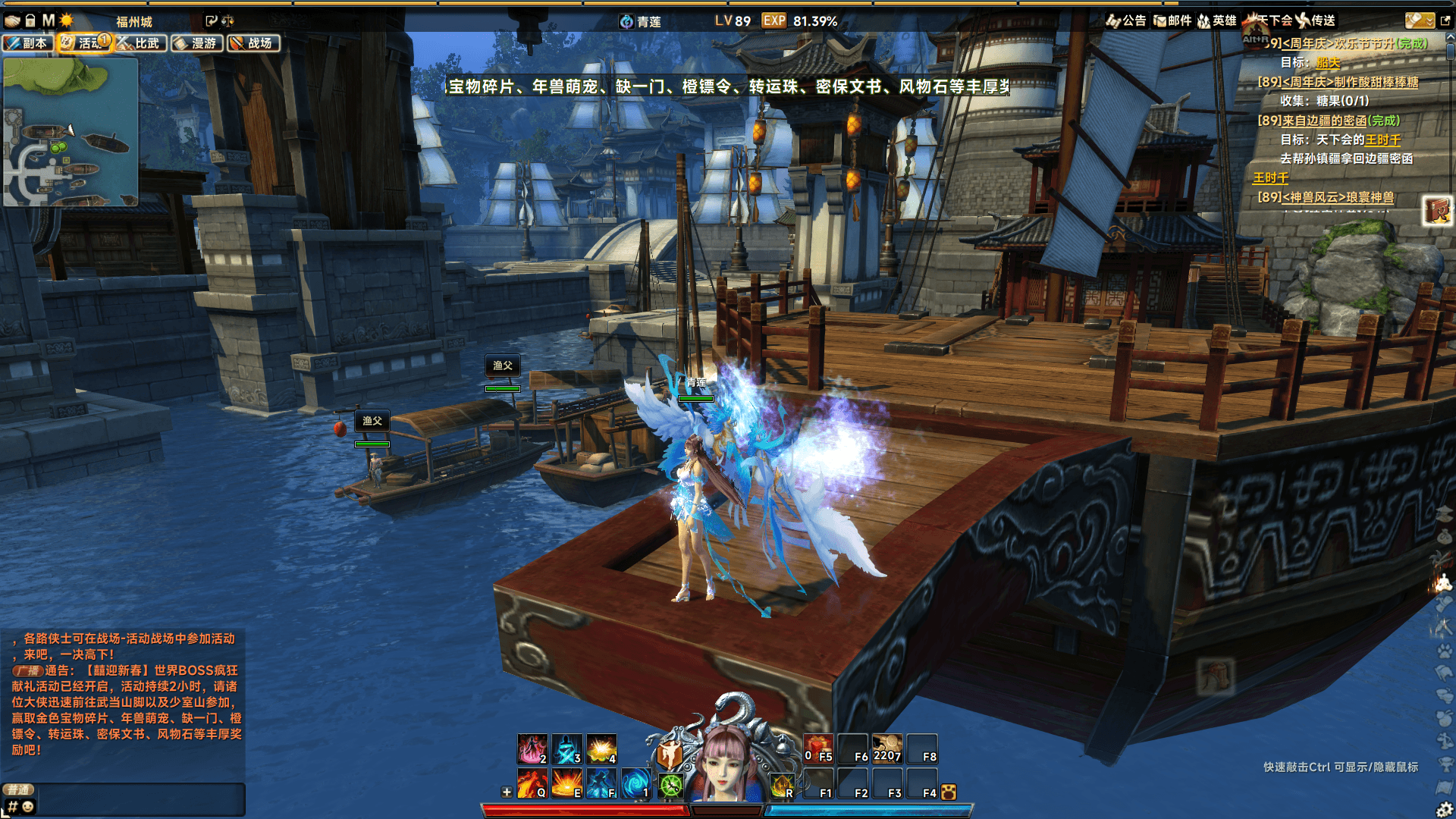The width and height of the screenshot is (1456, 819).
Task: Open the 公告 announcements panel
Action: click(1126, 20)
